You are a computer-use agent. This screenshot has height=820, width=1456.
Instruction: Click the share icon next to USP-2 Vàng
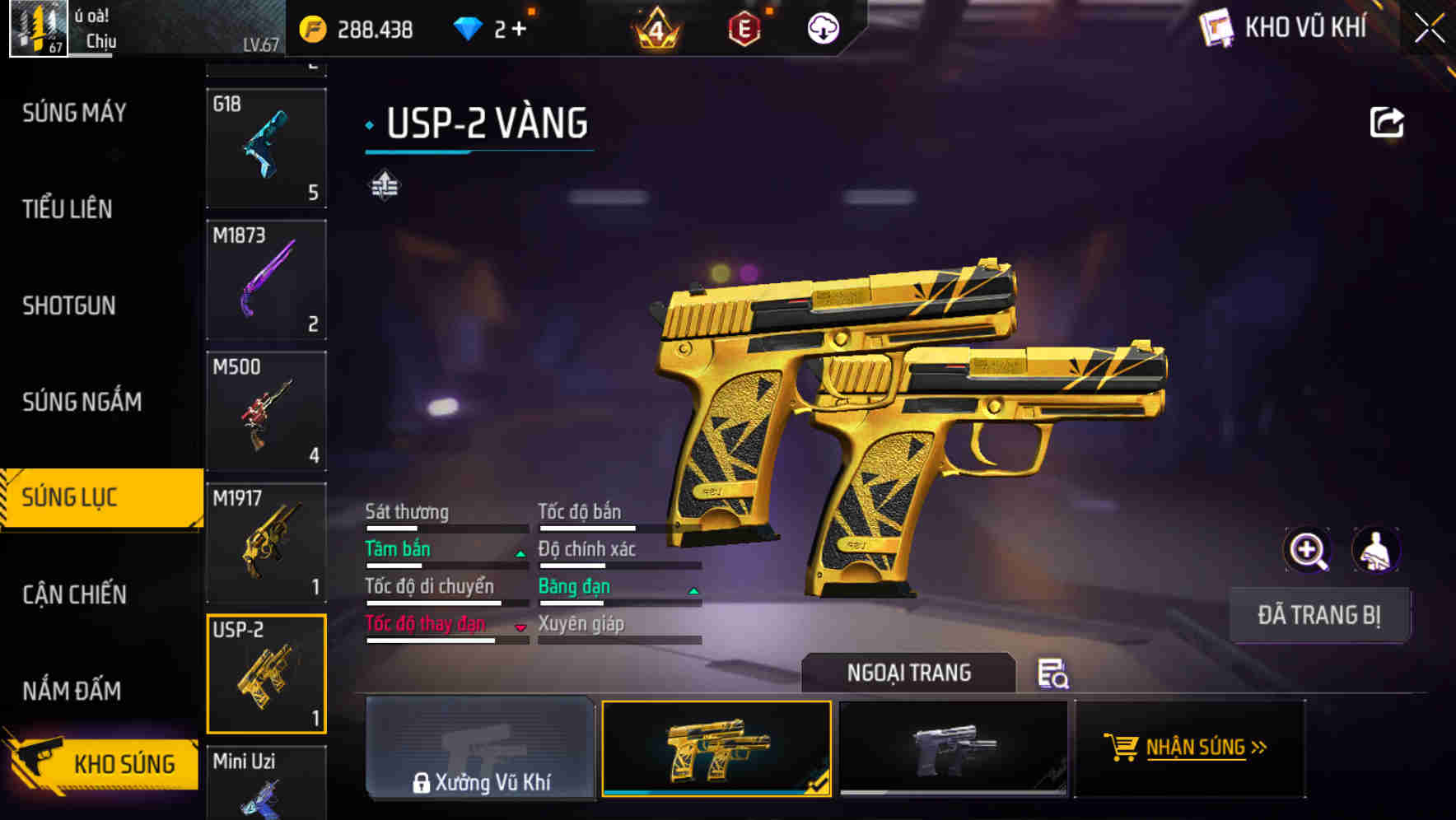(x=1387, y=121)
